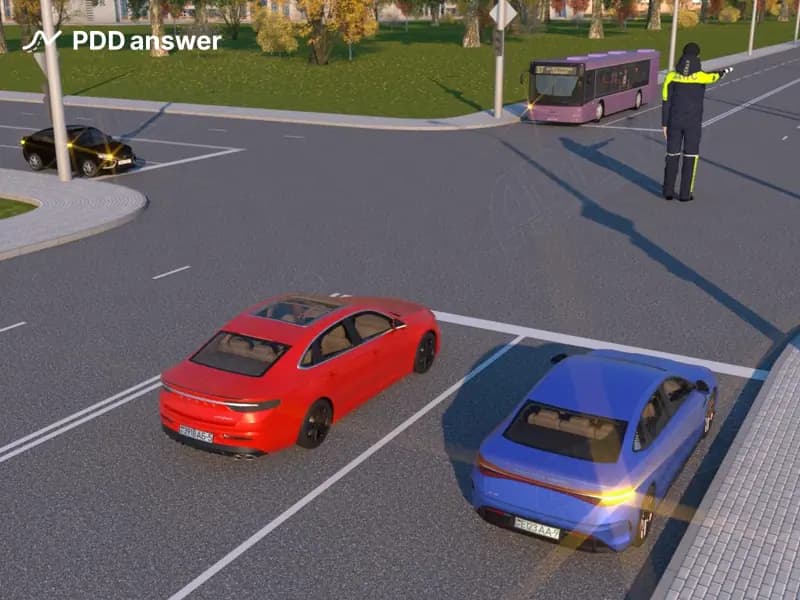Click the PDD answer logo
This screenshot has height=600, width=800.
point(121,41)
